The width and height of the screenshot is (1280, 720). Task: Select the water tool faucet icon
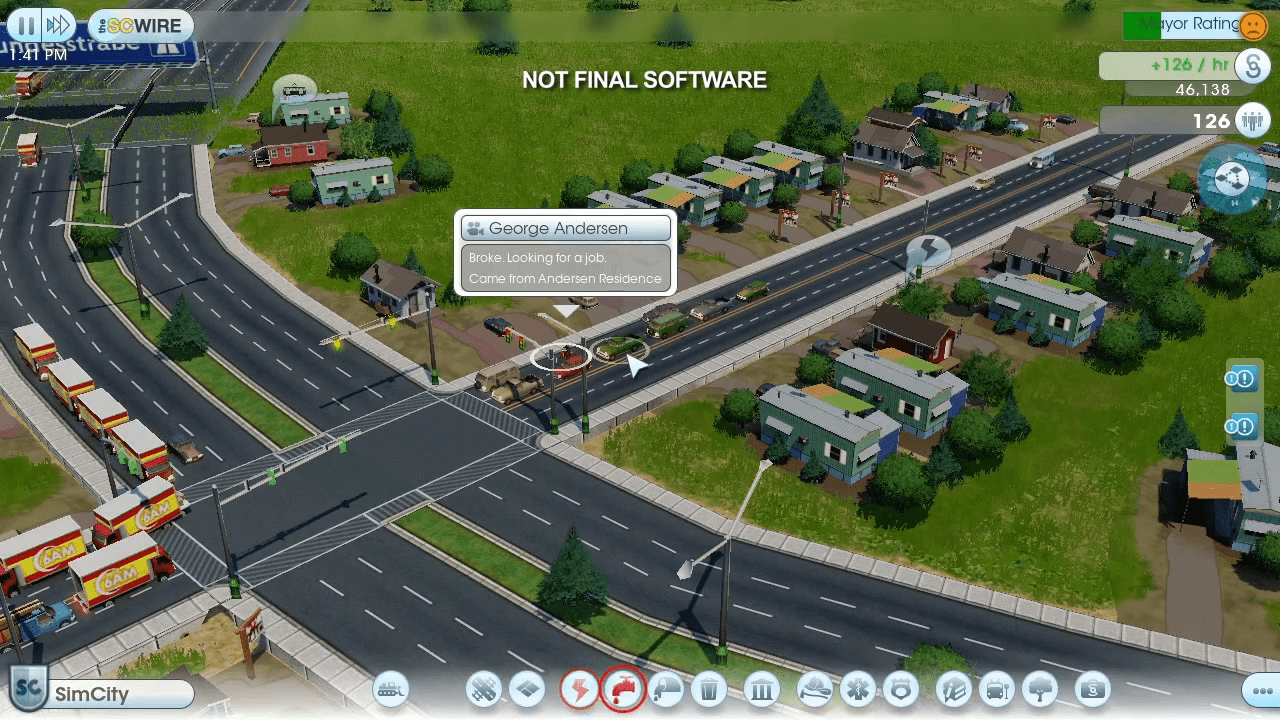622,690
